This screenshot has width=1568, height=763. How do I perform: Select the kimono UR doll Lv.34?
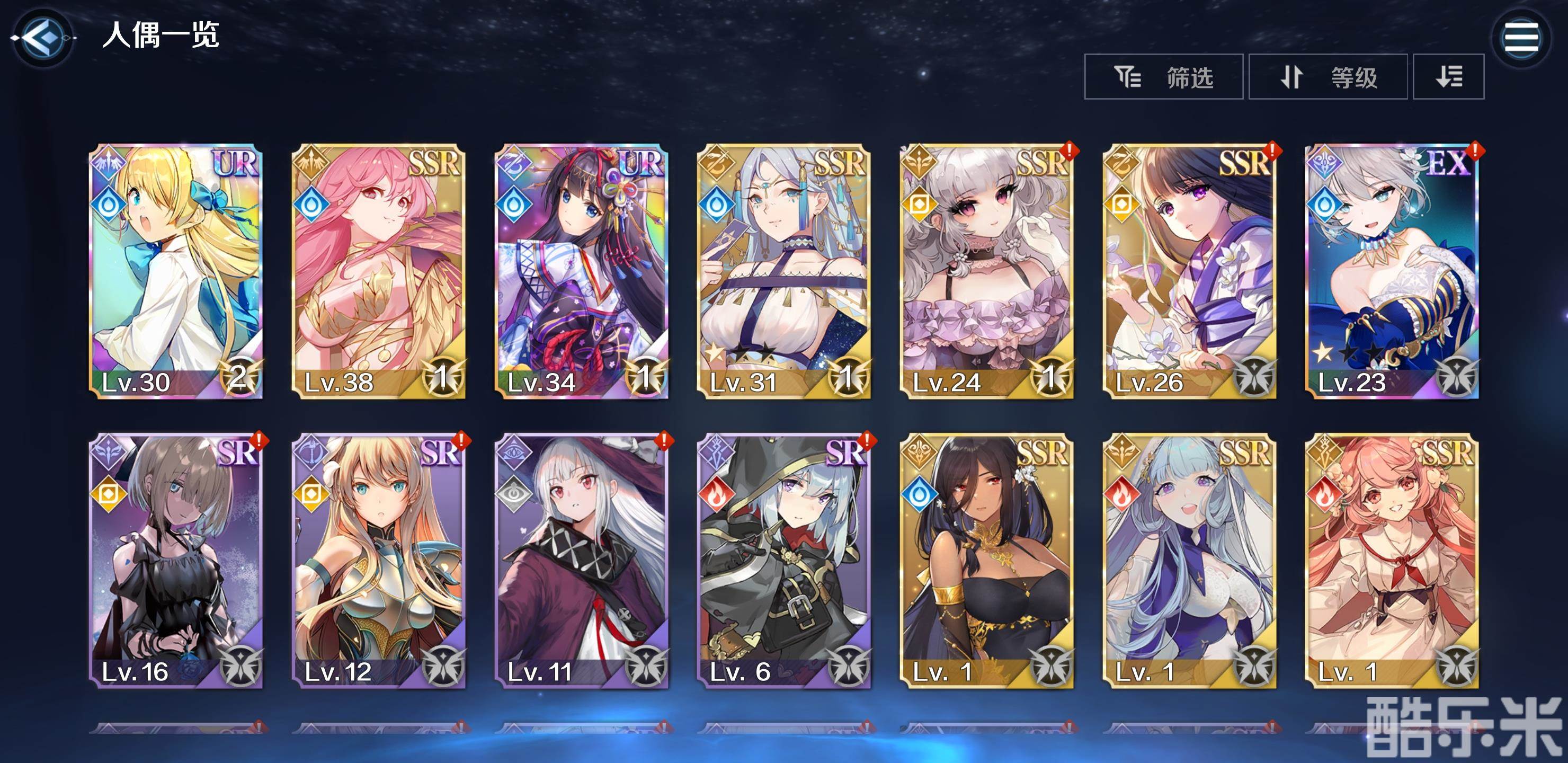coord(581,271)
